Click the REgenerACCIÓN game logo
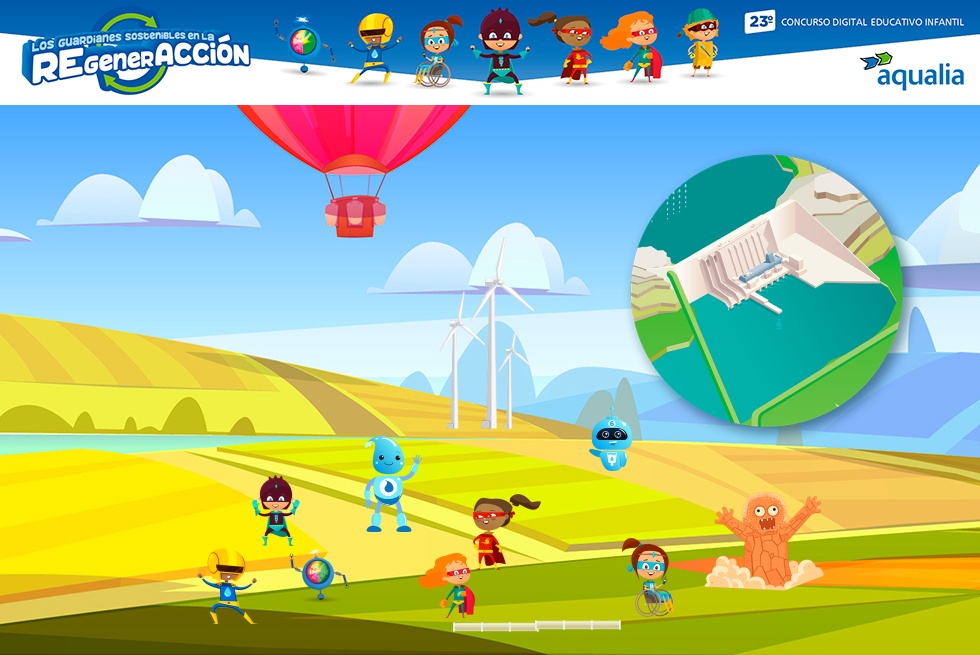 pyautogui.click(x=138, y=55)
